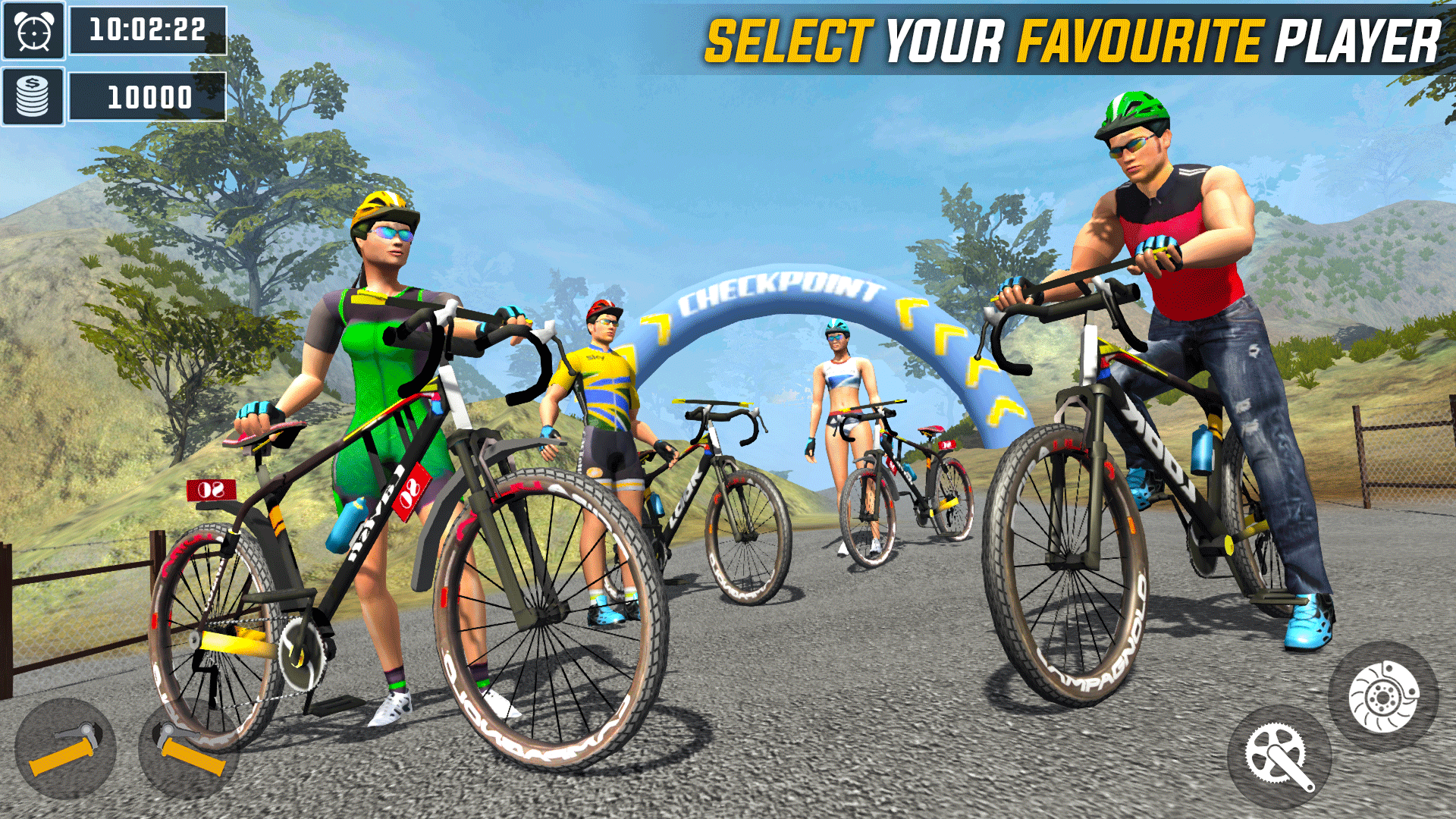Tap the disc brake button

coord(1382,696)
